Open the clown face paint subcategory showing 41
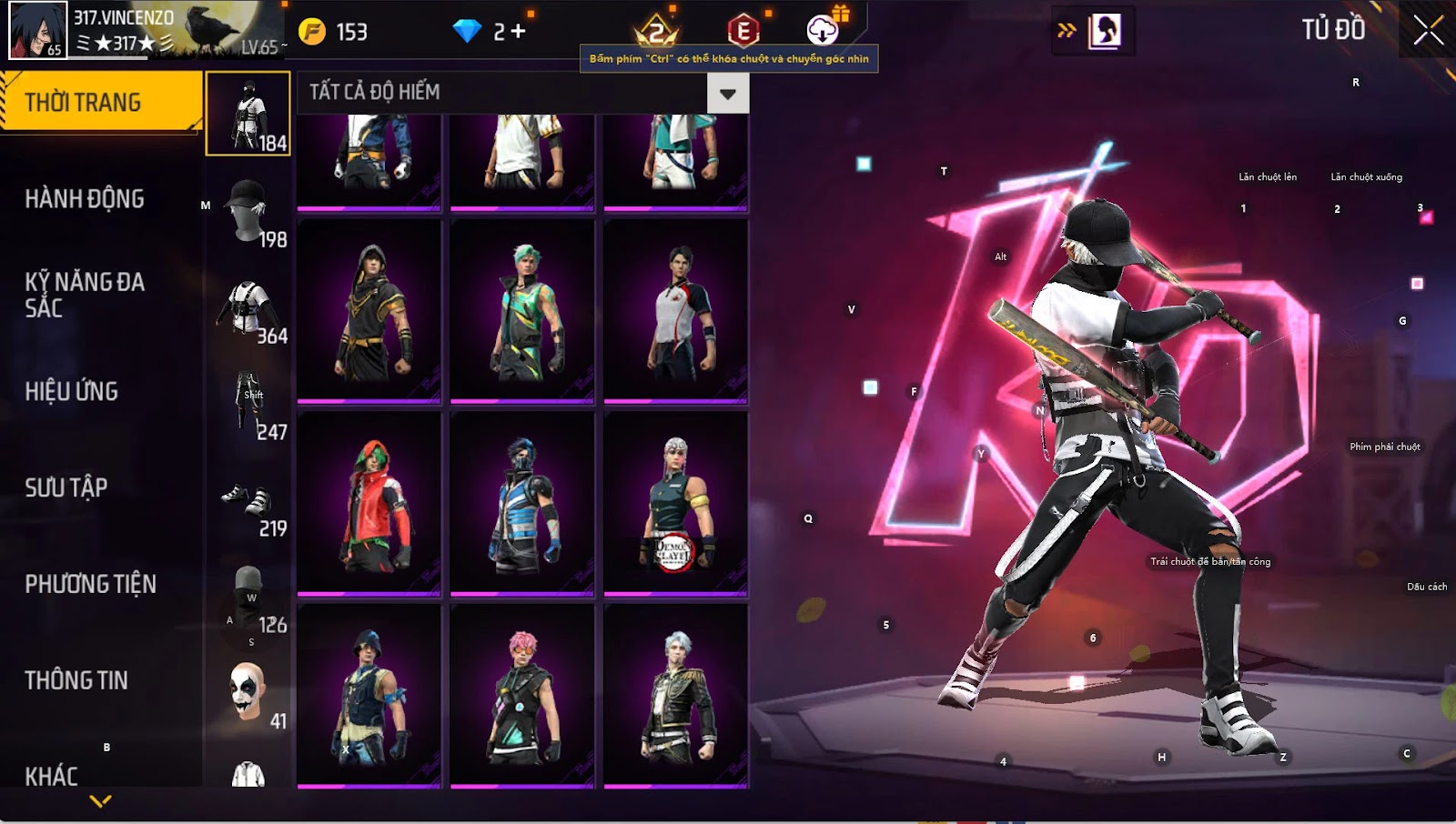This screenshot has height=824, width=1456. [248, 693]
